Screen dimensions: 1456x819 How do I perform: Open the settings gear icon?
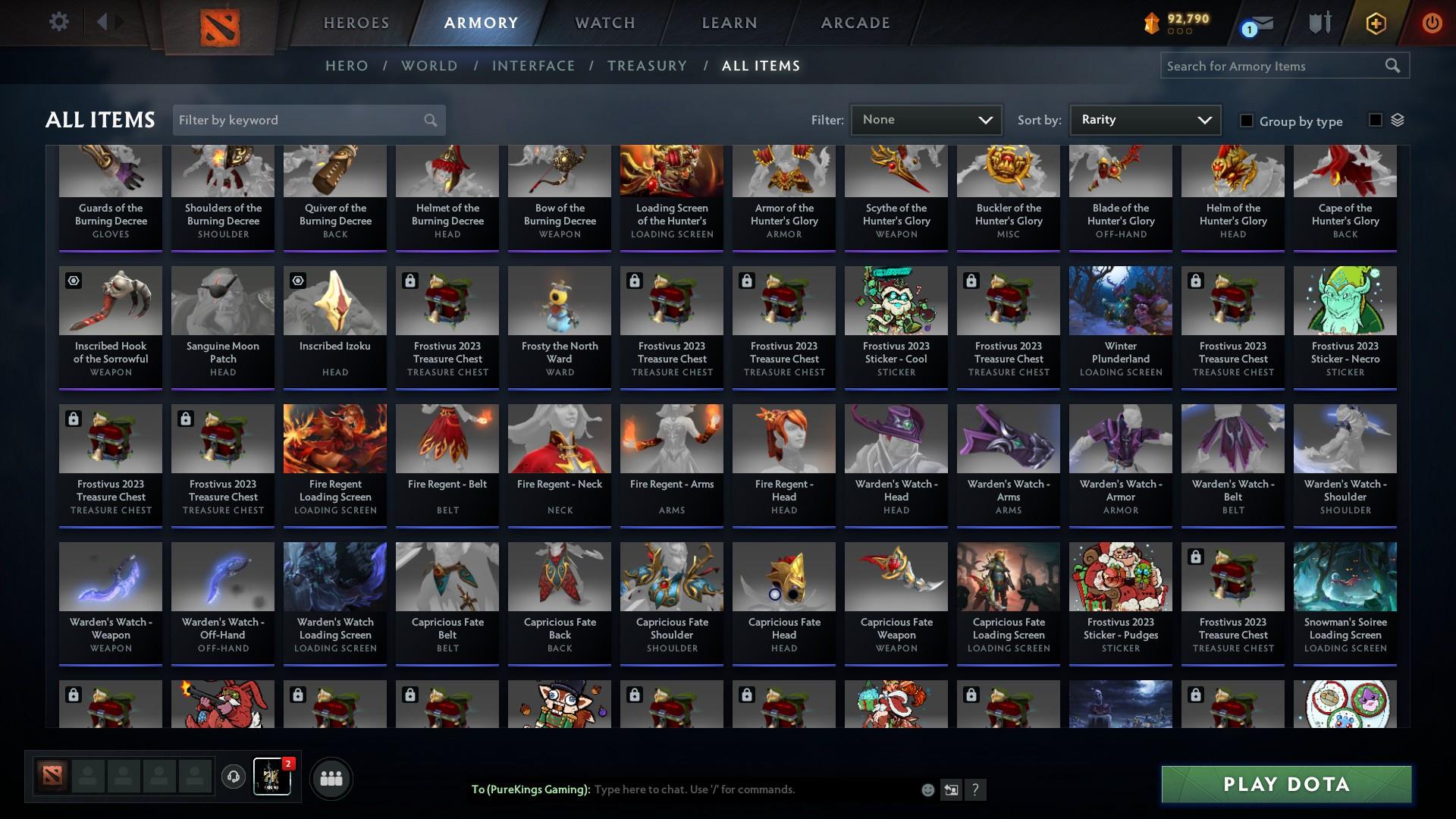[x=58, y=22]
